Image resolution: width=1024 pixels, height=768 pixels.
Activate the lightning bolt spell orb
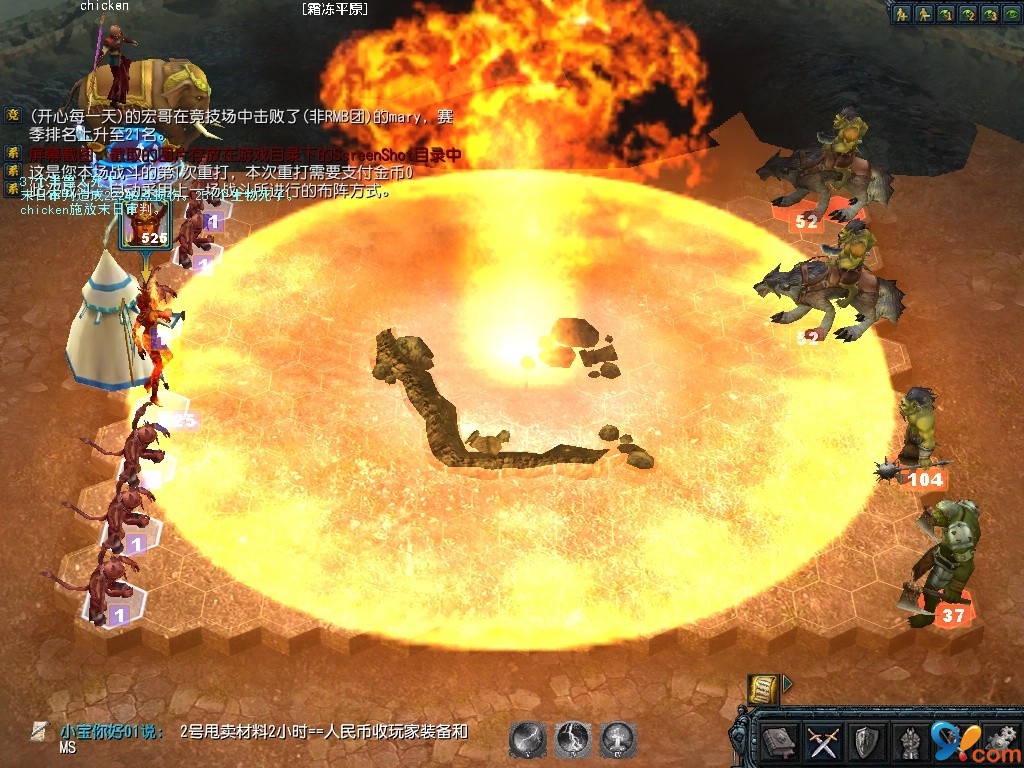click(x=527, y=739)
